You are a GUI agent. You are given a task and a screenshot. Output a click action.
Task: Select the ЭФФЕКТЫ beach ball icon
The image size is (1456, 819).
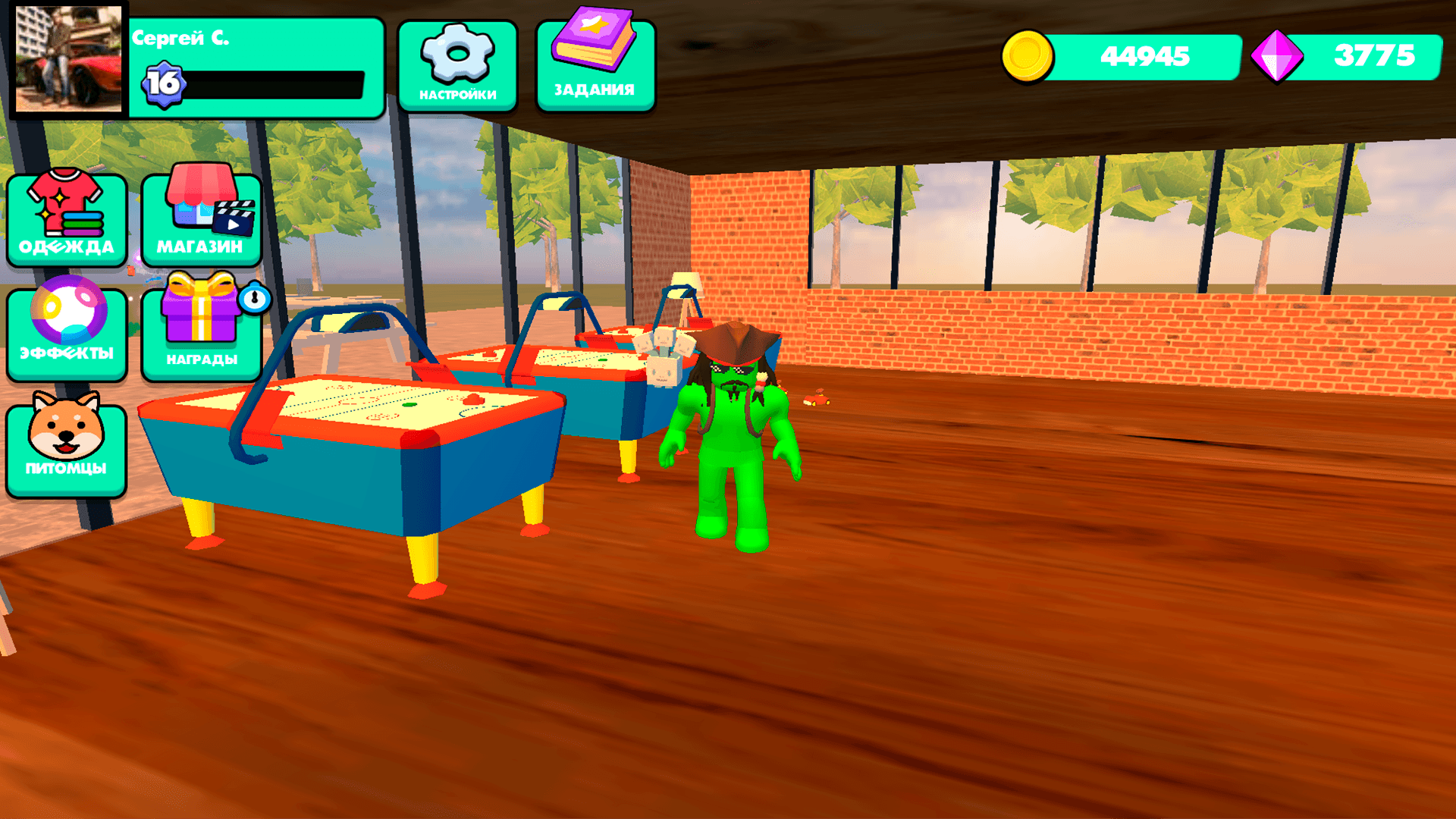coord(65,322)
